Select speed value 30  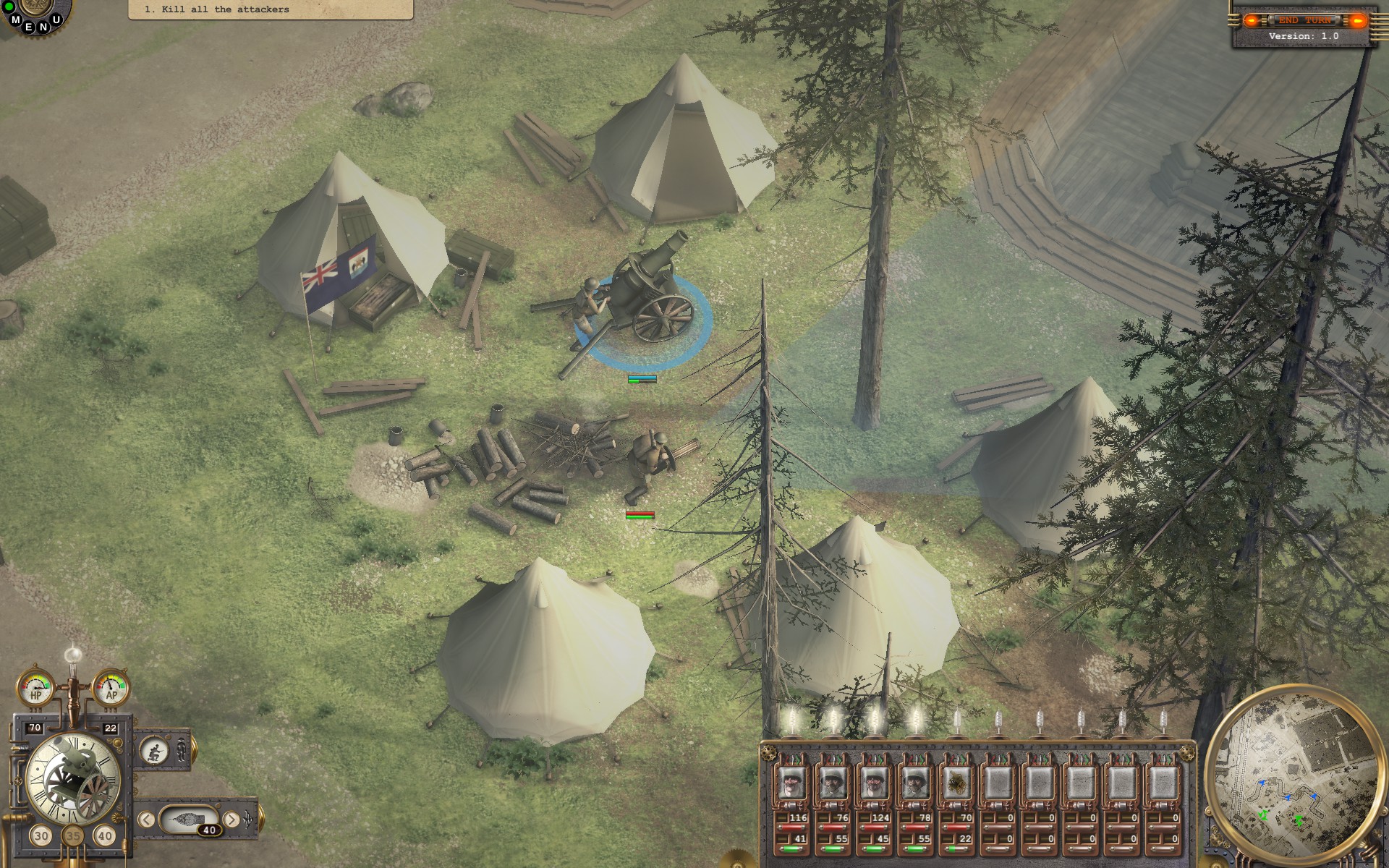(x=41, y=836)
